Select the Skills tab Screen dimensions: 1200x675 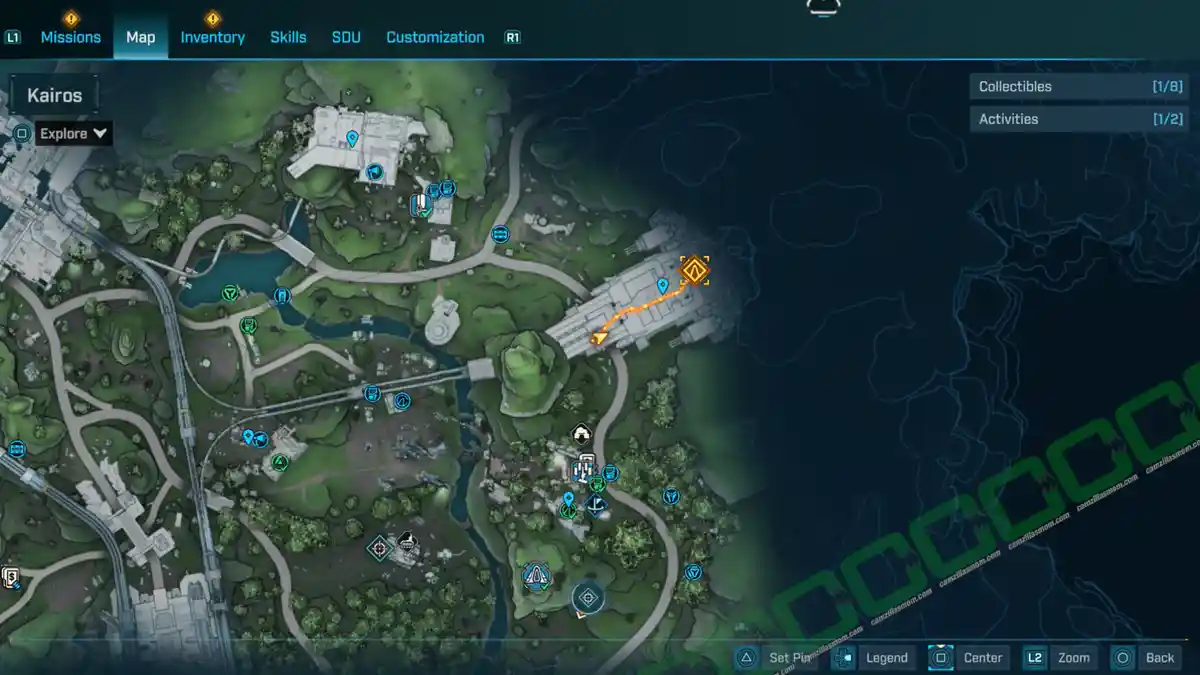click(x=288, y=37)
